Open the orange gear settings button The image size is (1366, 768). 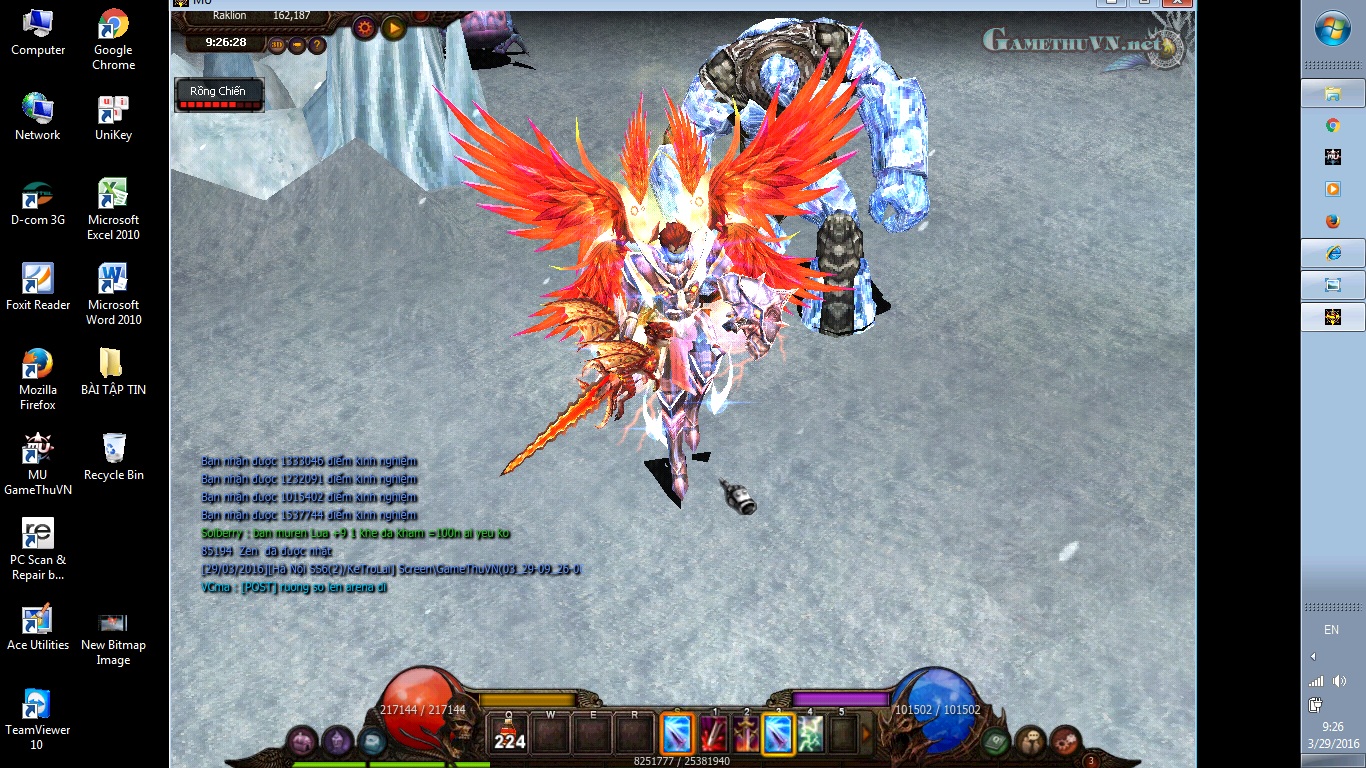364,28
